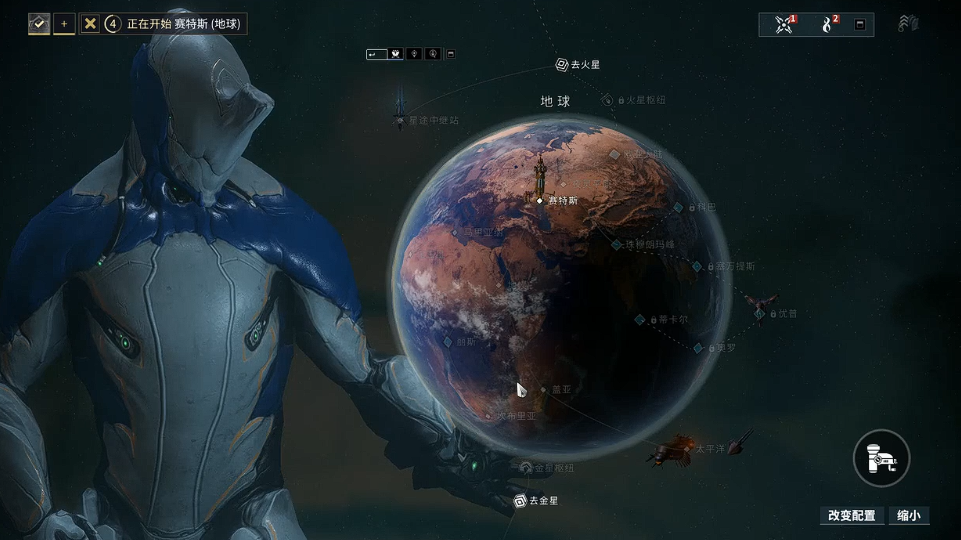
Task: Select the 赛特斯 mission node
Action: click(541, 200)
